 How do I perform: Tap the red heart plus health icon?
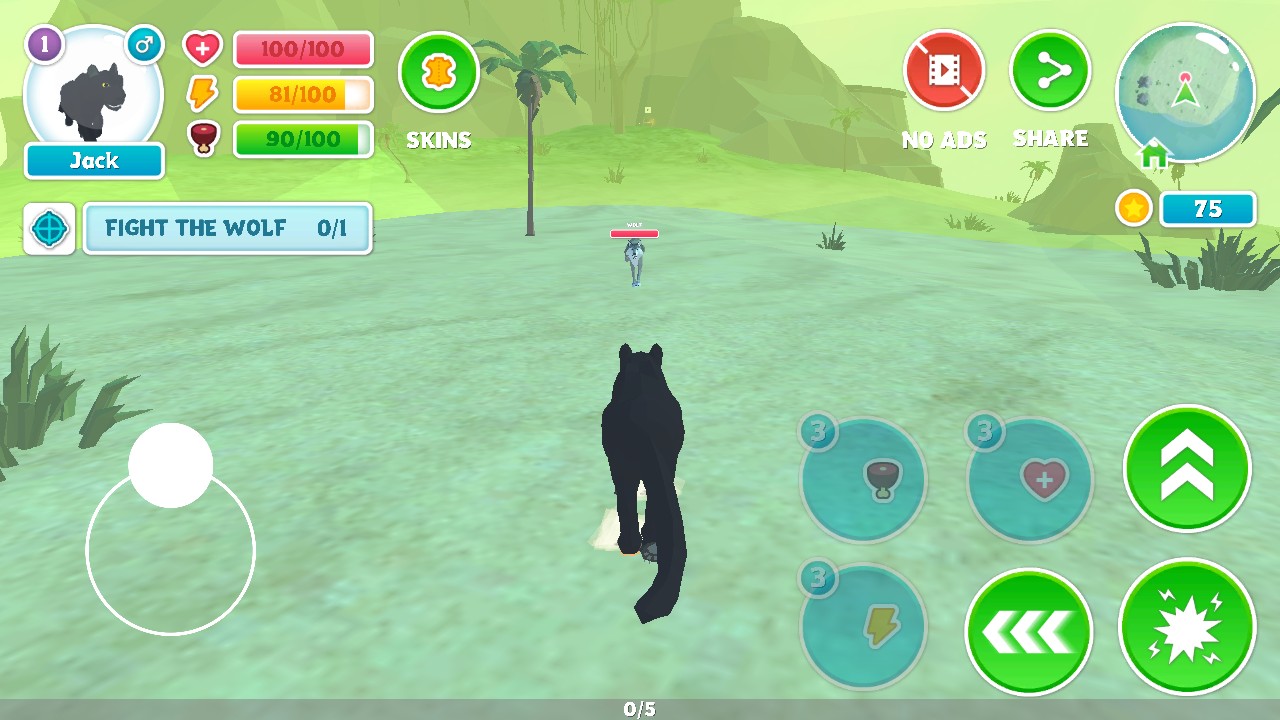[202, 48]
